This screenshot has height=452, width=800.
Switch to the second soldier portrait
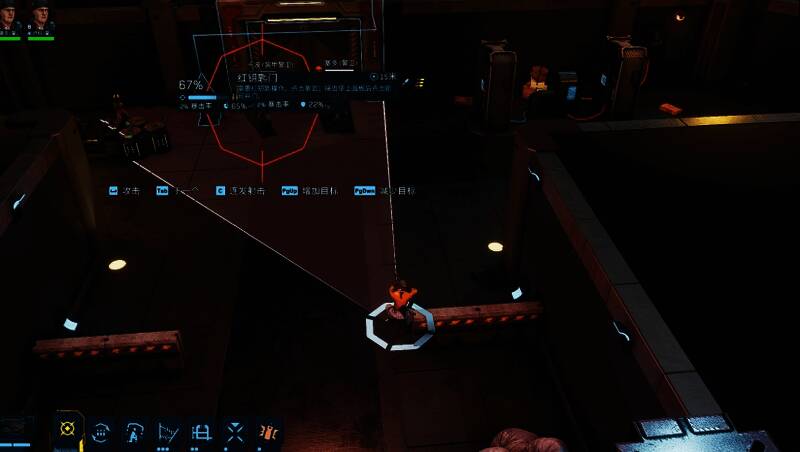click(x=41, y=17)
